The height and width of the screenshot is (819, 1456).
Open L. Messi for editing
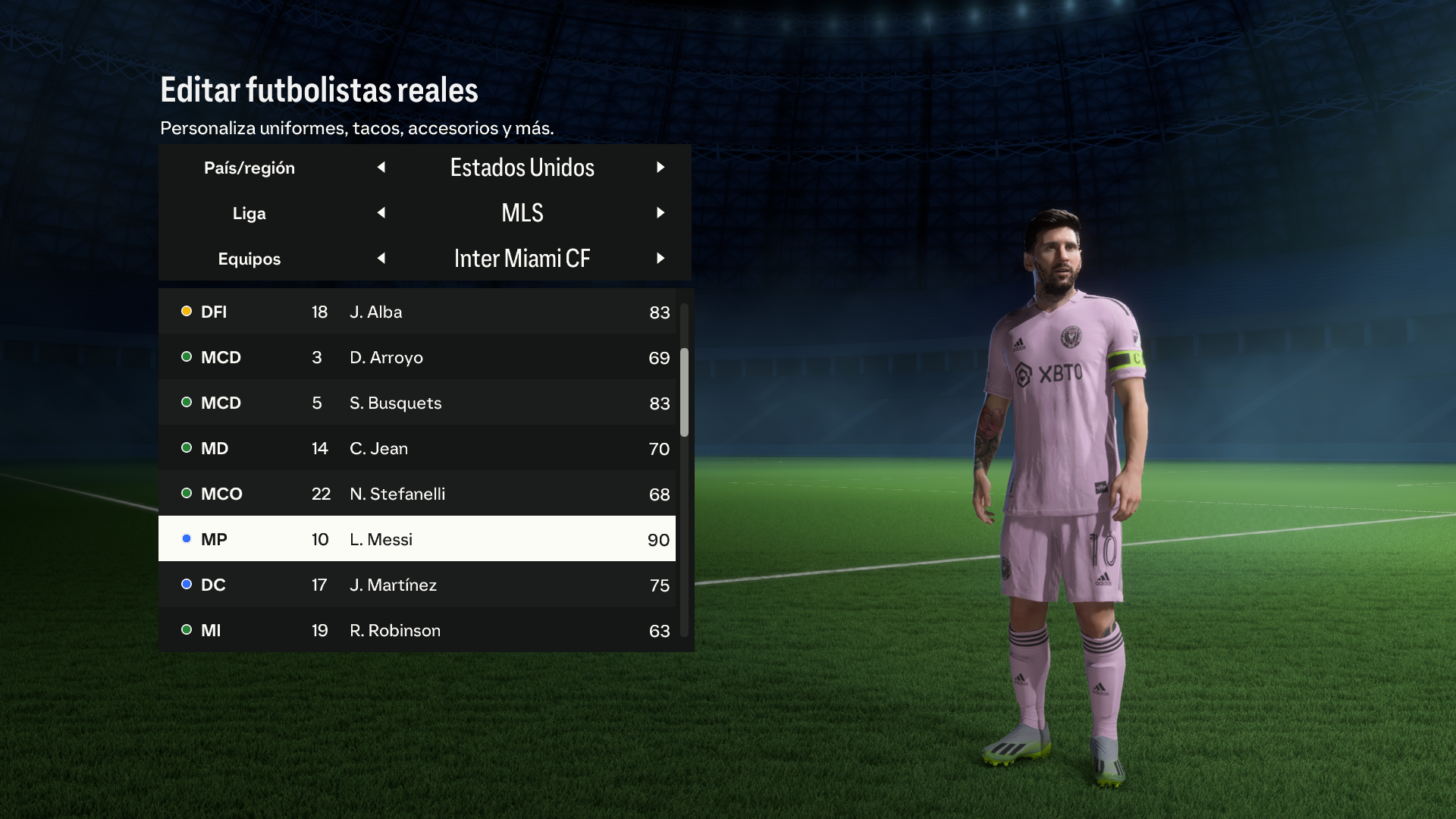click(x=417, y=539)
